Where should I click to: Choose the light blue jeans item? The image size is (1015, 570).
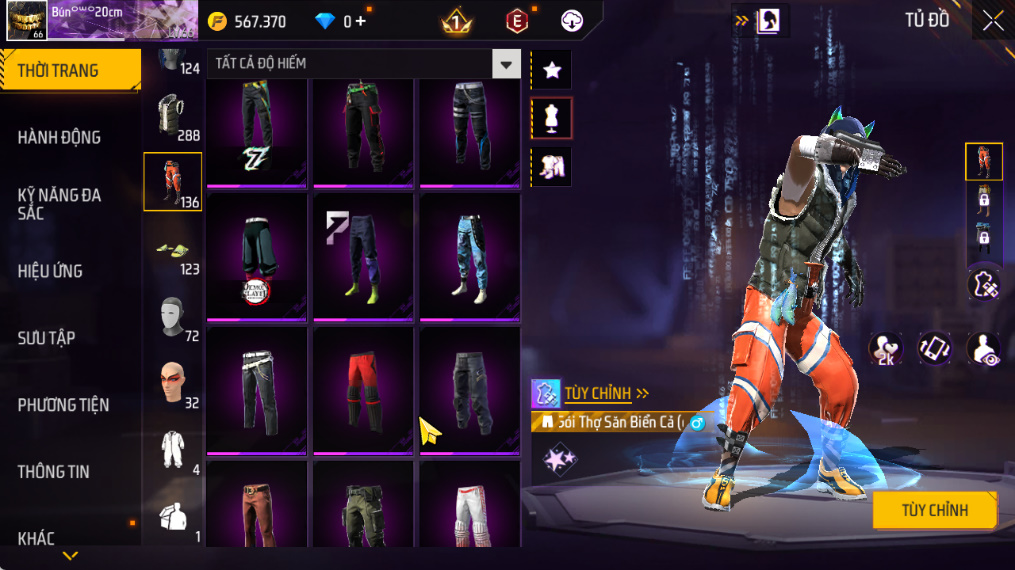pyautogui.click(x=469, y=255)
